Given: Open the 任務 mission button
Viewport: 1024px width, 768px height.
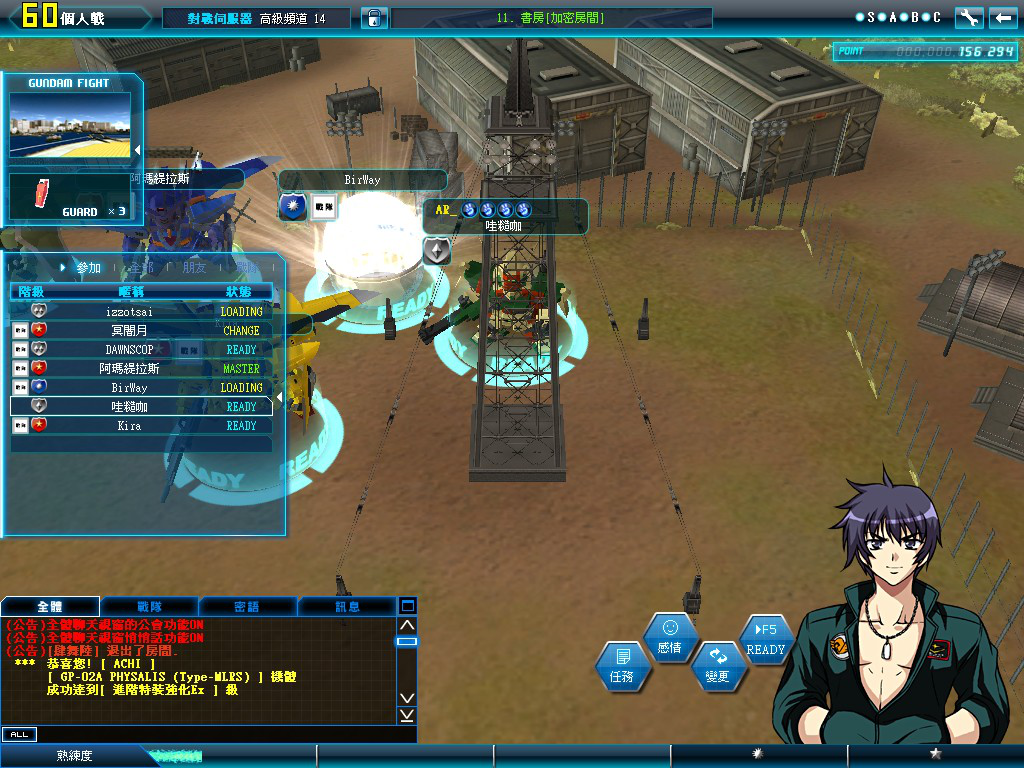Looking at the screenshot, I should [621, 667].
